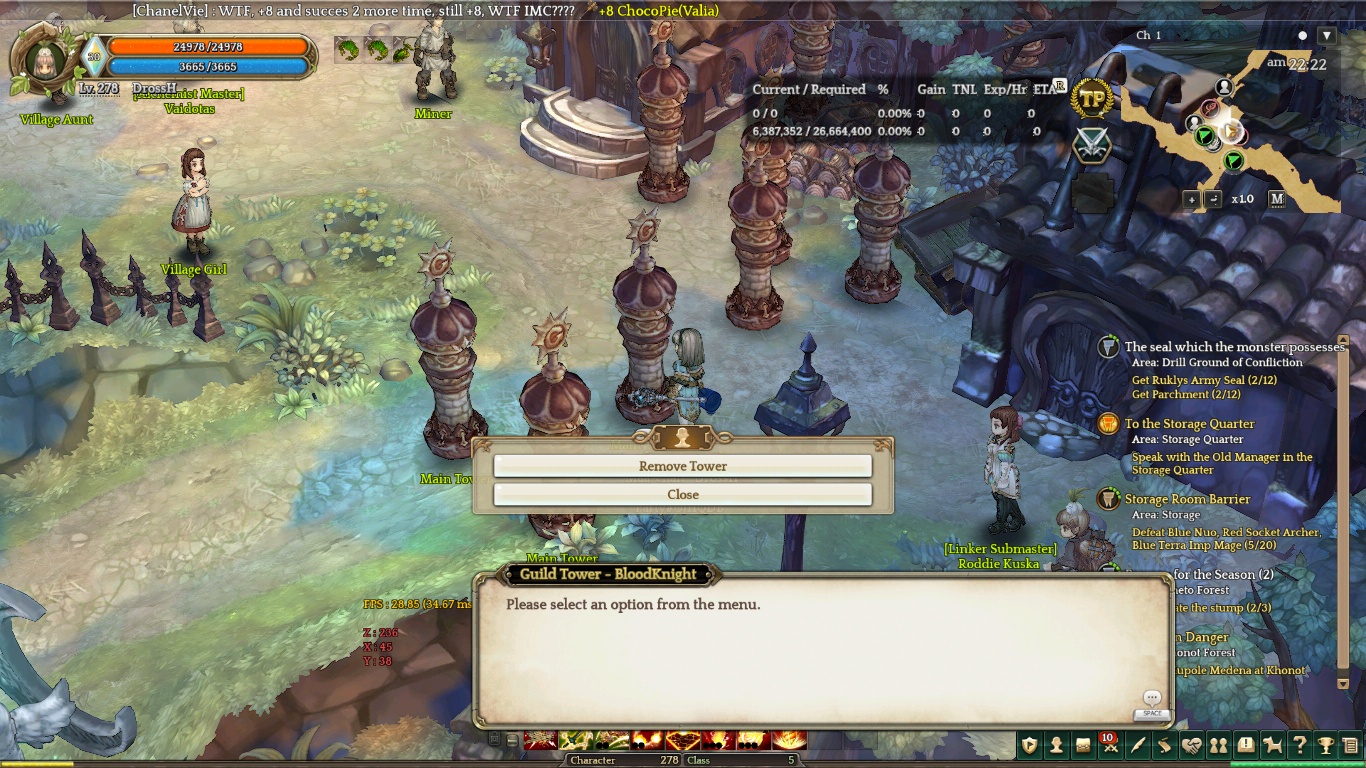Screen dimensions: 1366x768
Task: Click the crossed swords hexagon icon
Action: (x=1093, y=146)
